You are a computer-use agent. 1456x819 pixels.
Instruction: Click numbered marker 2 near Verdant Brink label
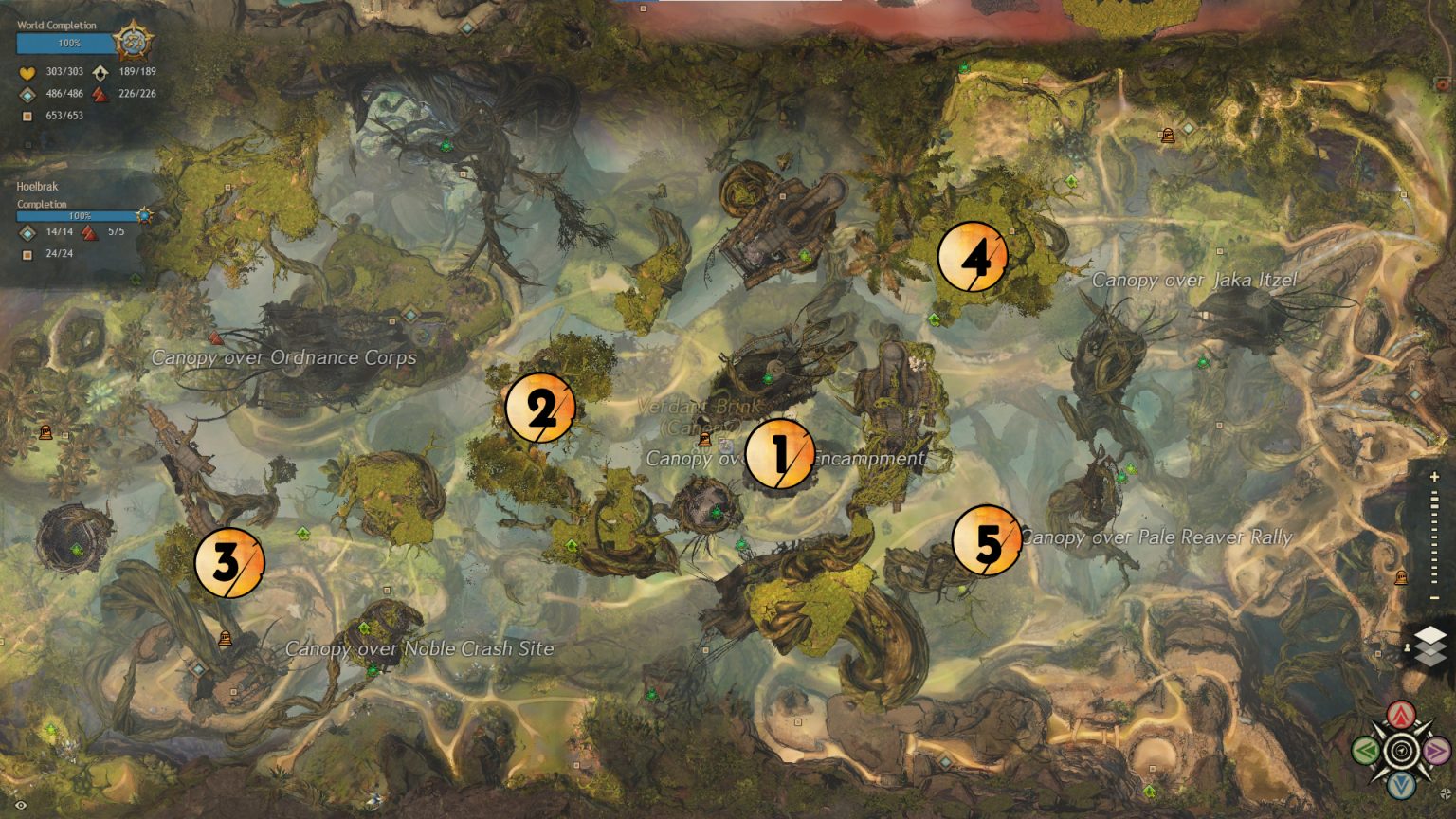pyautogui.click(x=541, y=409)
